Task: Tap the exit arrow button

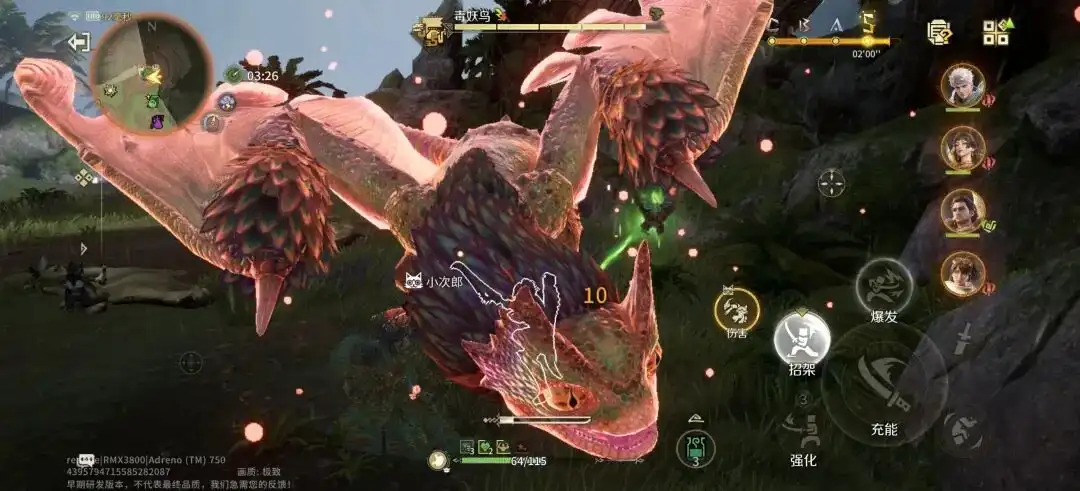Action: click(x=78, y=42)
